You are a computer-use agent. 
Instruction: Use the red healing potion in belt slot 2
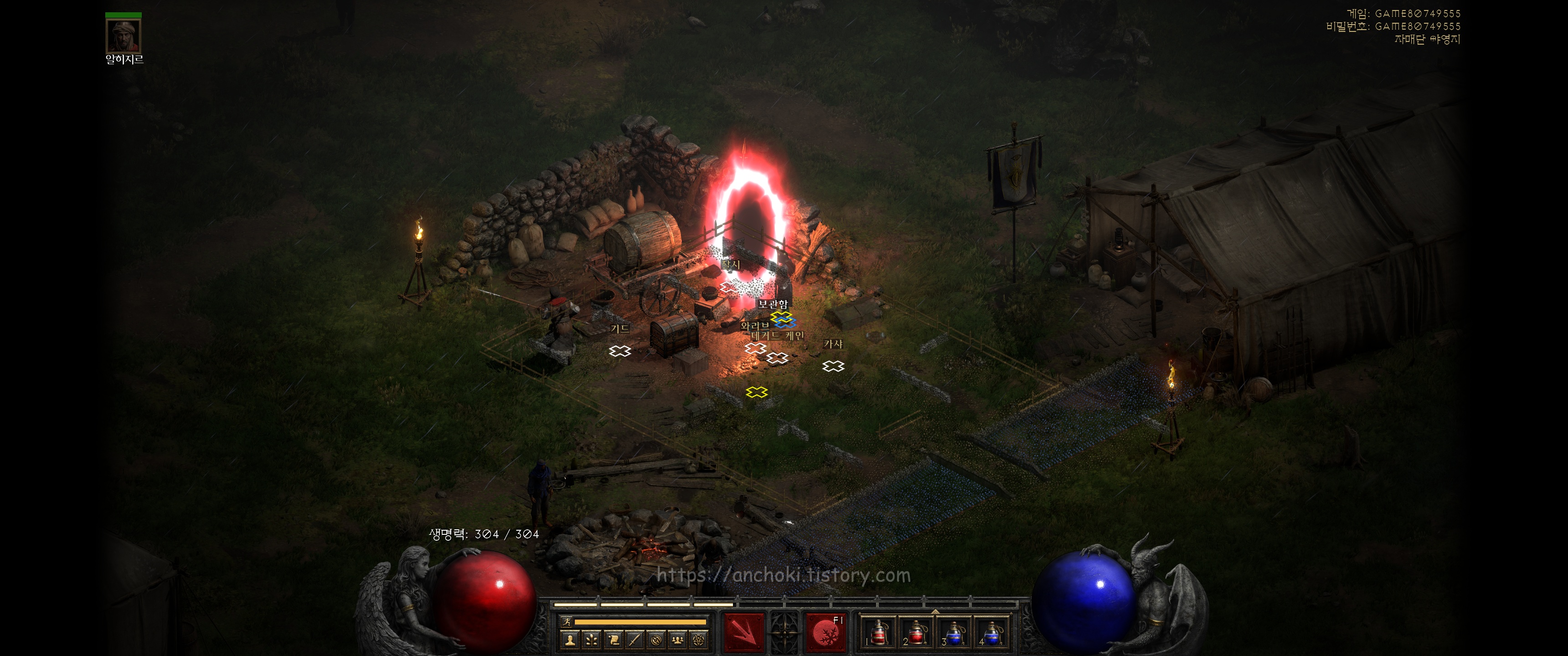pyautogui.click(x=916, y=633)
